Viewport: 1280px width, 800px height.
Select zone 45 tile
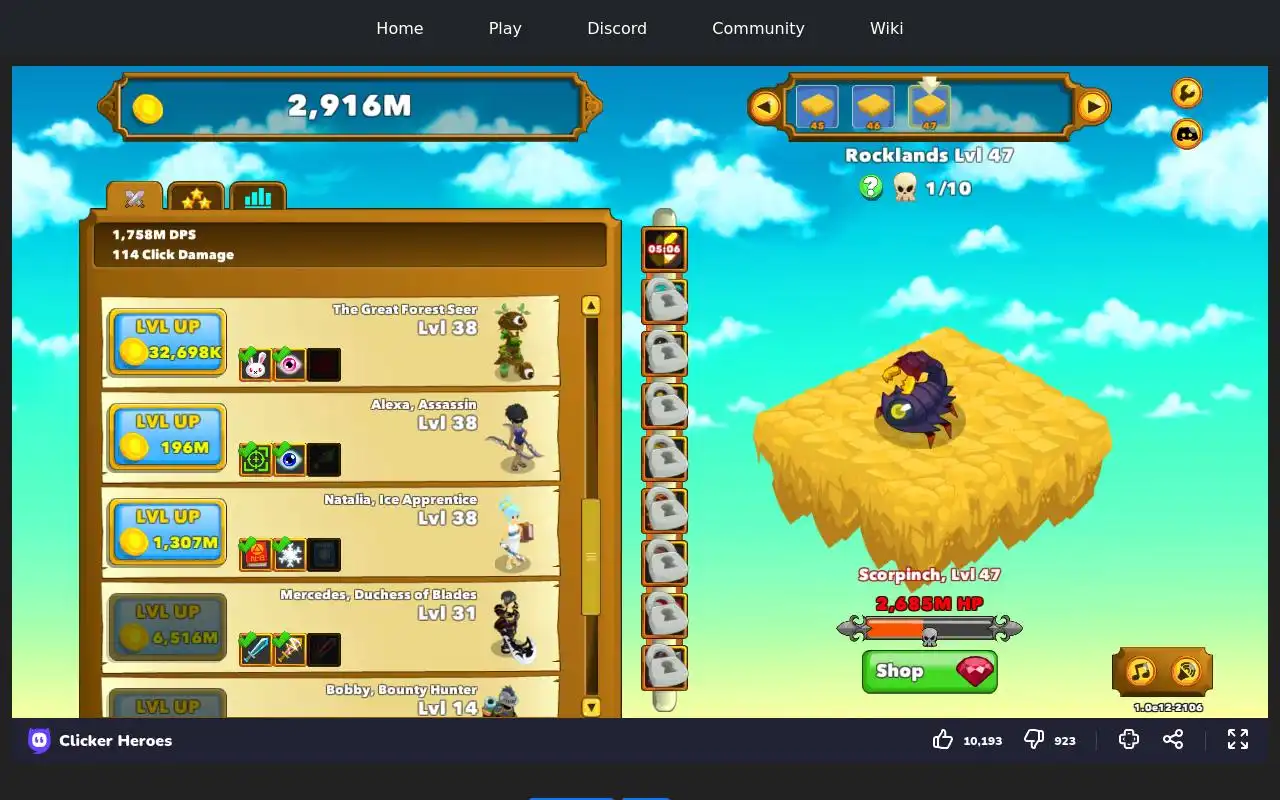coord(817,106)
